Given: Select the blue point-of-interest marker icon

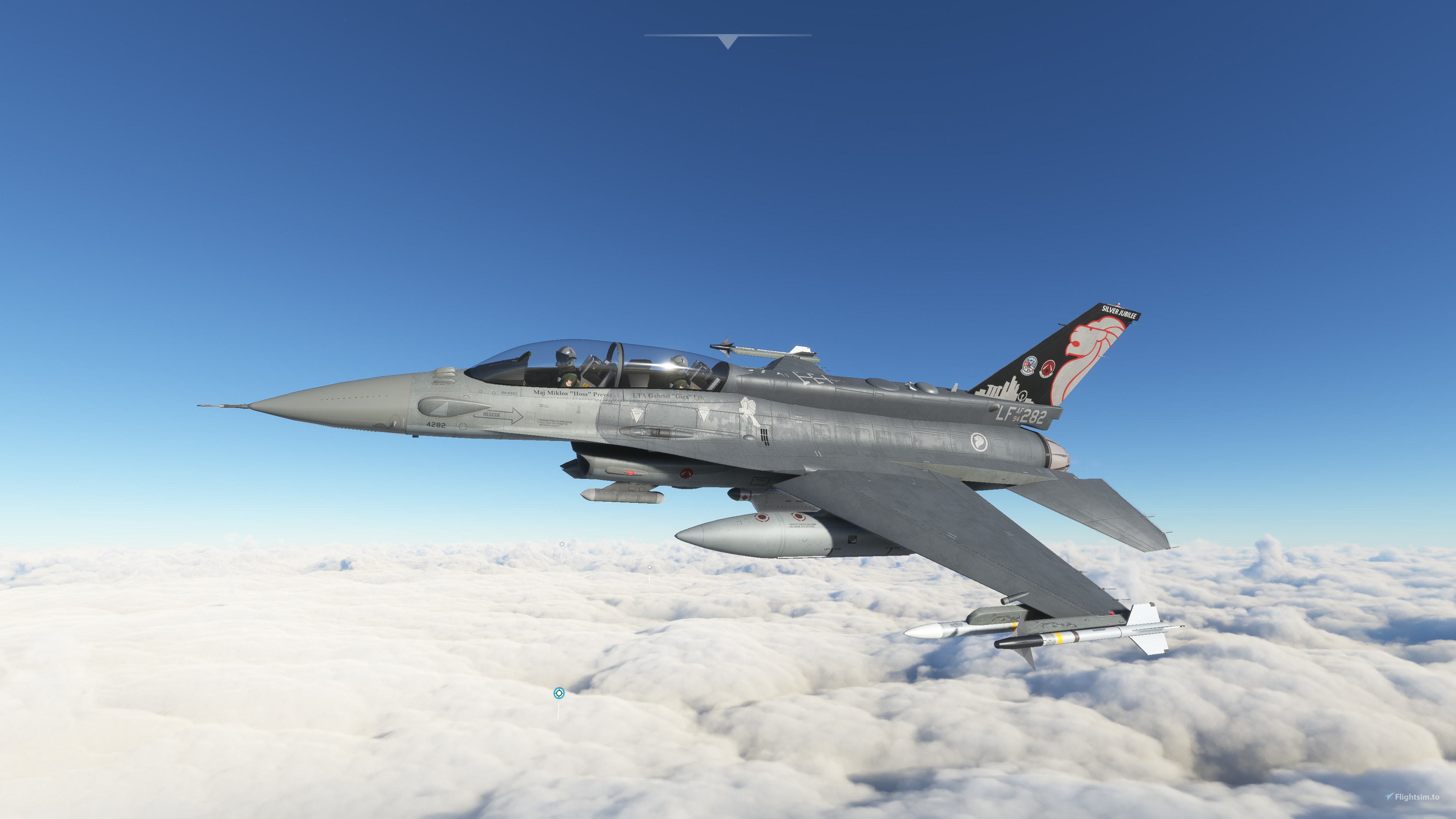Looking at the screenshot, I should tap(559, 693).
